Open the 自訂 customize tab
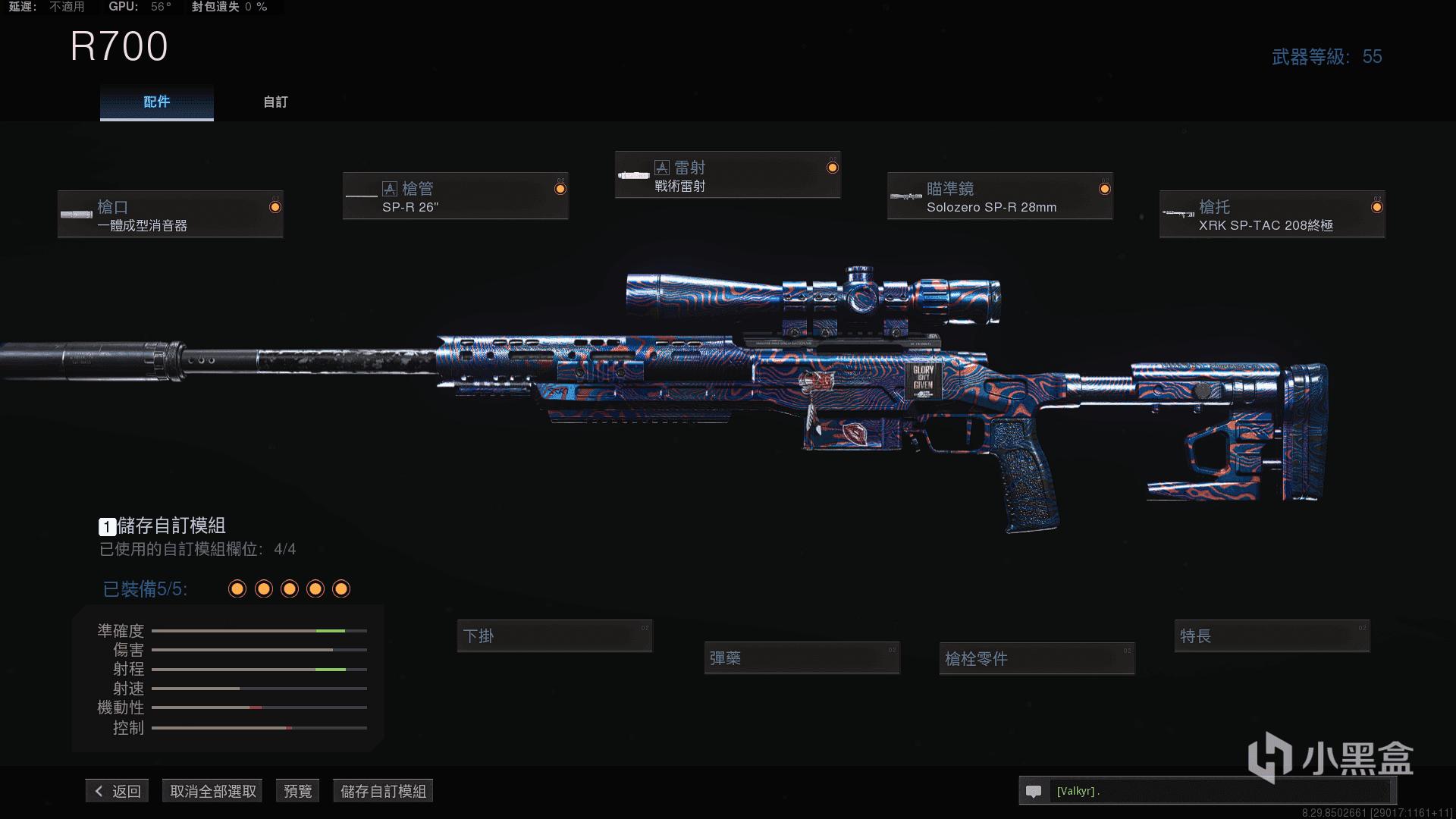The height and width of the screenshot is (819, 1456). (275, 102)
